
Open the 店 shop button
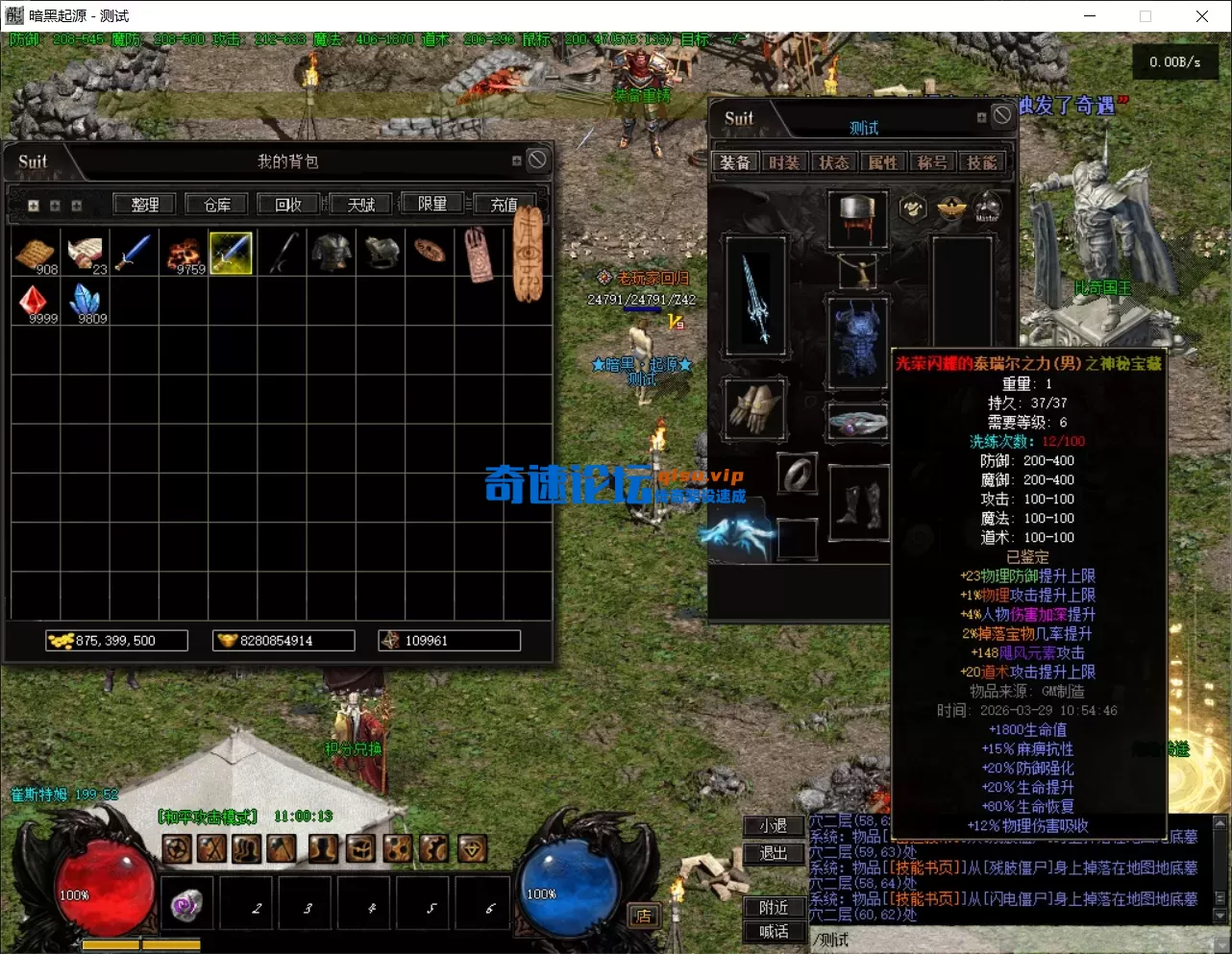[x=643, y=916]
